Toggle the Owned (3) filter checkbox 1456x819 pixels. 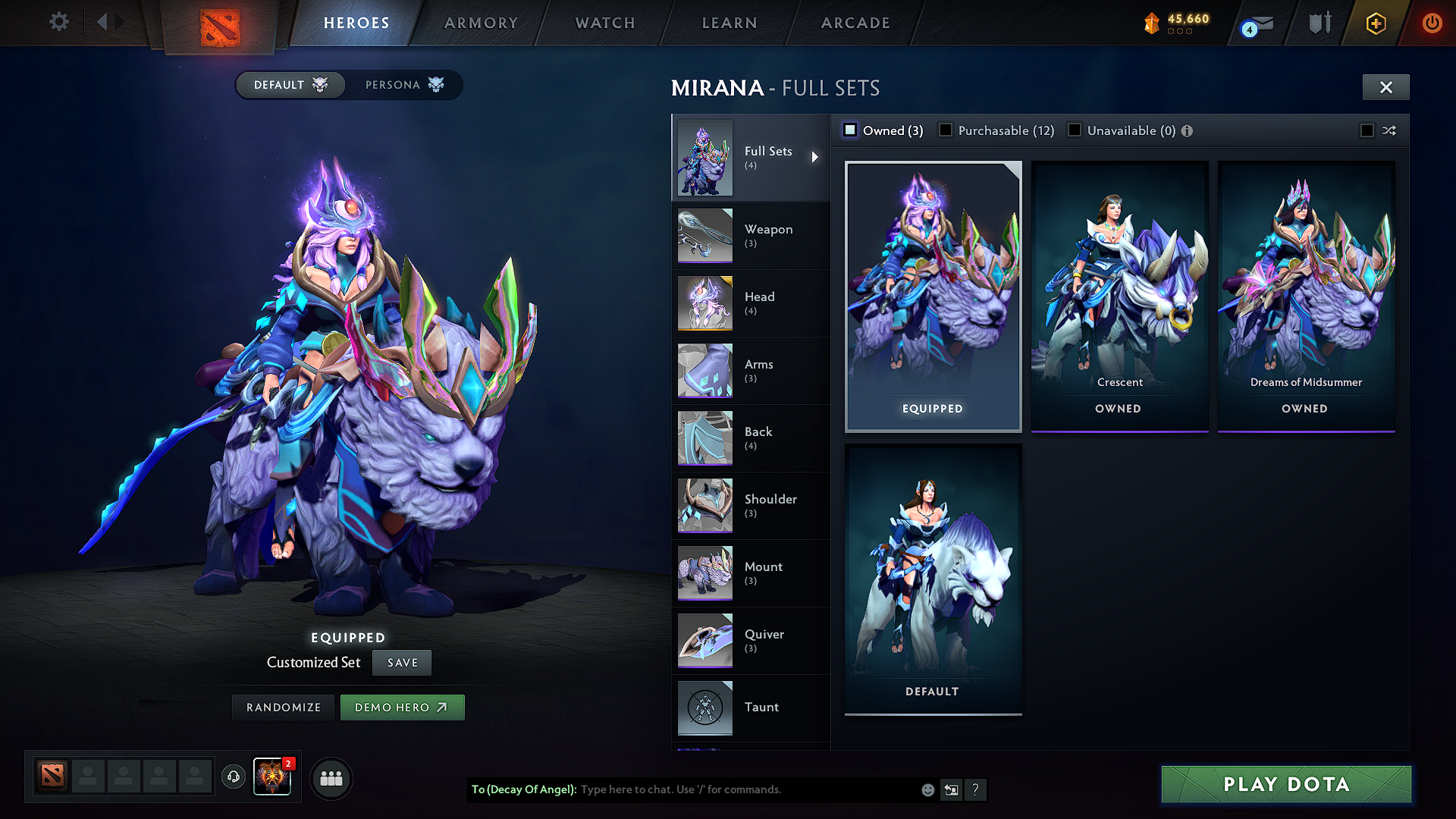click(x=849, y=130)
